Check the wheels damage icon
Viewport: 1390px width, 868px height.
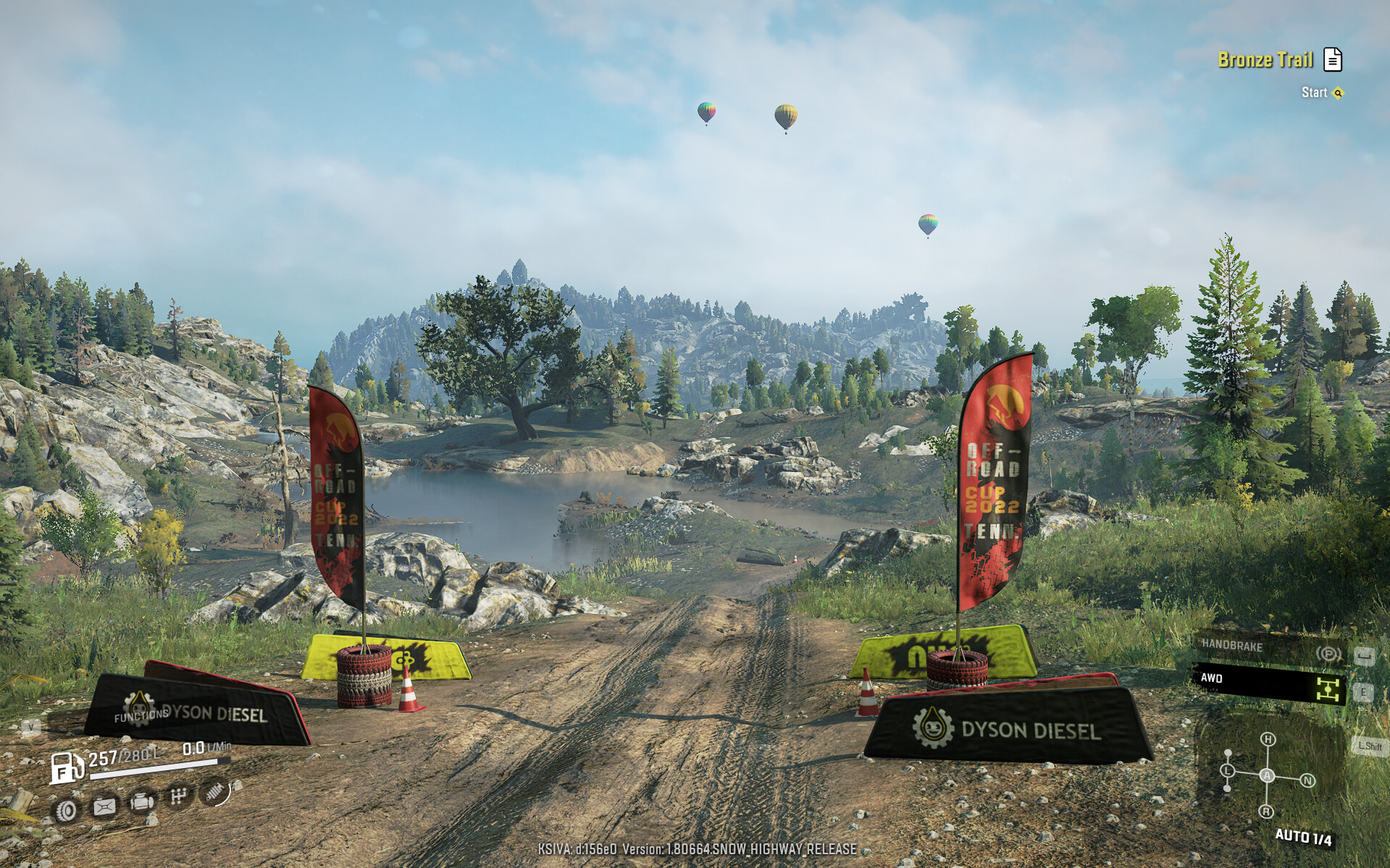point(67,810)
